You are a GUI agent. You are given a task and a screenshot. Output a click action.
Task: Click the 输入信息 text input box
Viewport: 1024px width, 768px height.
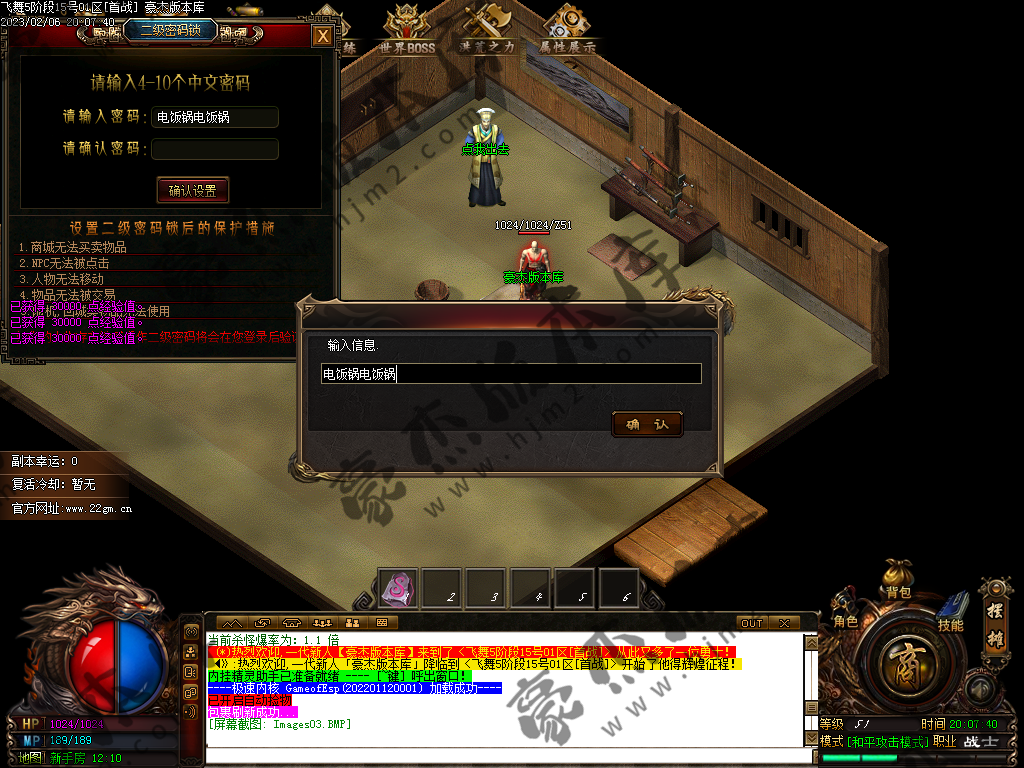click(510, 374)
